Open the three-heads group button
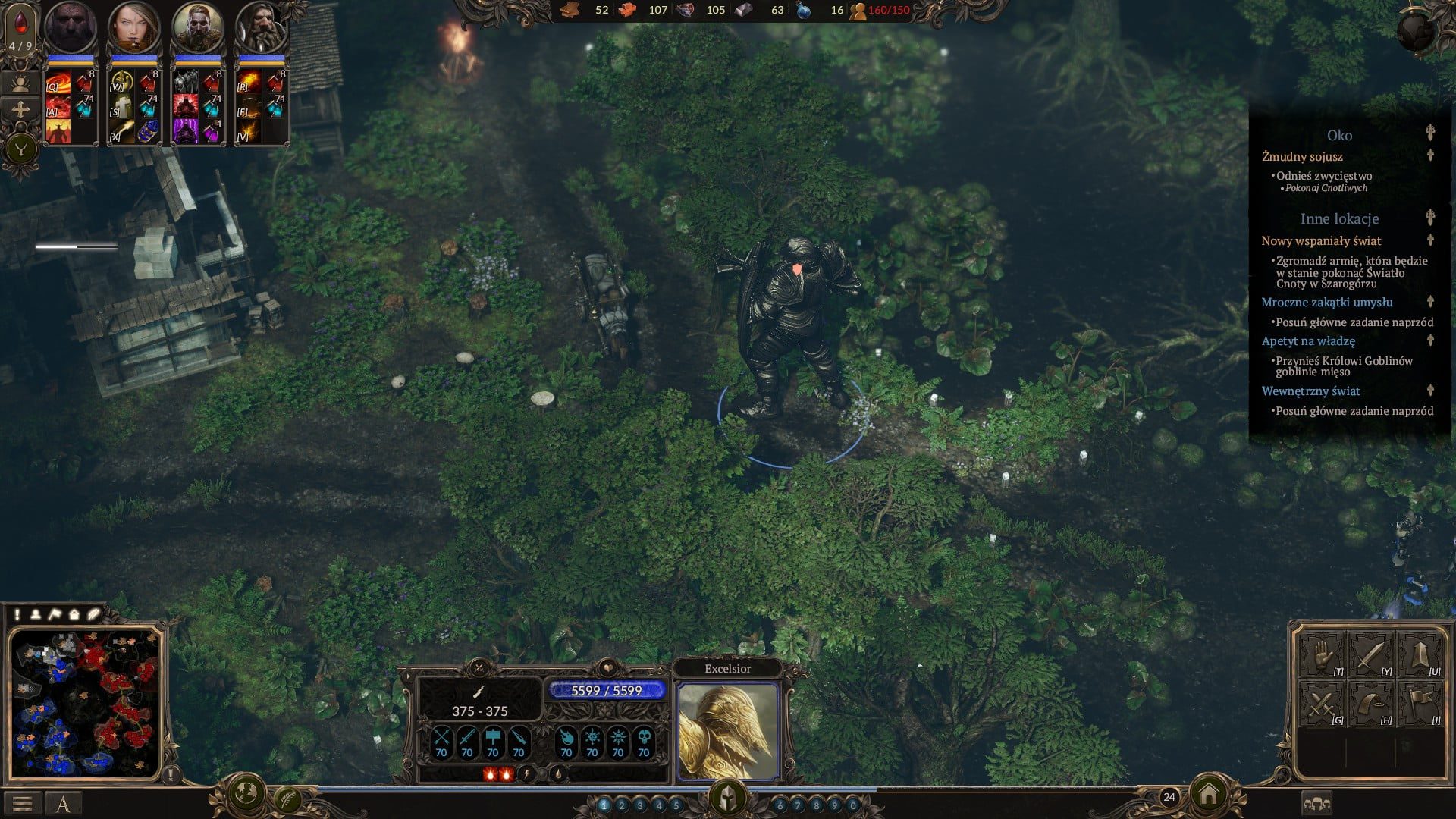The height and width of the screenshot is (819, 1456). pyautogui.click(x=1316, y=803)
